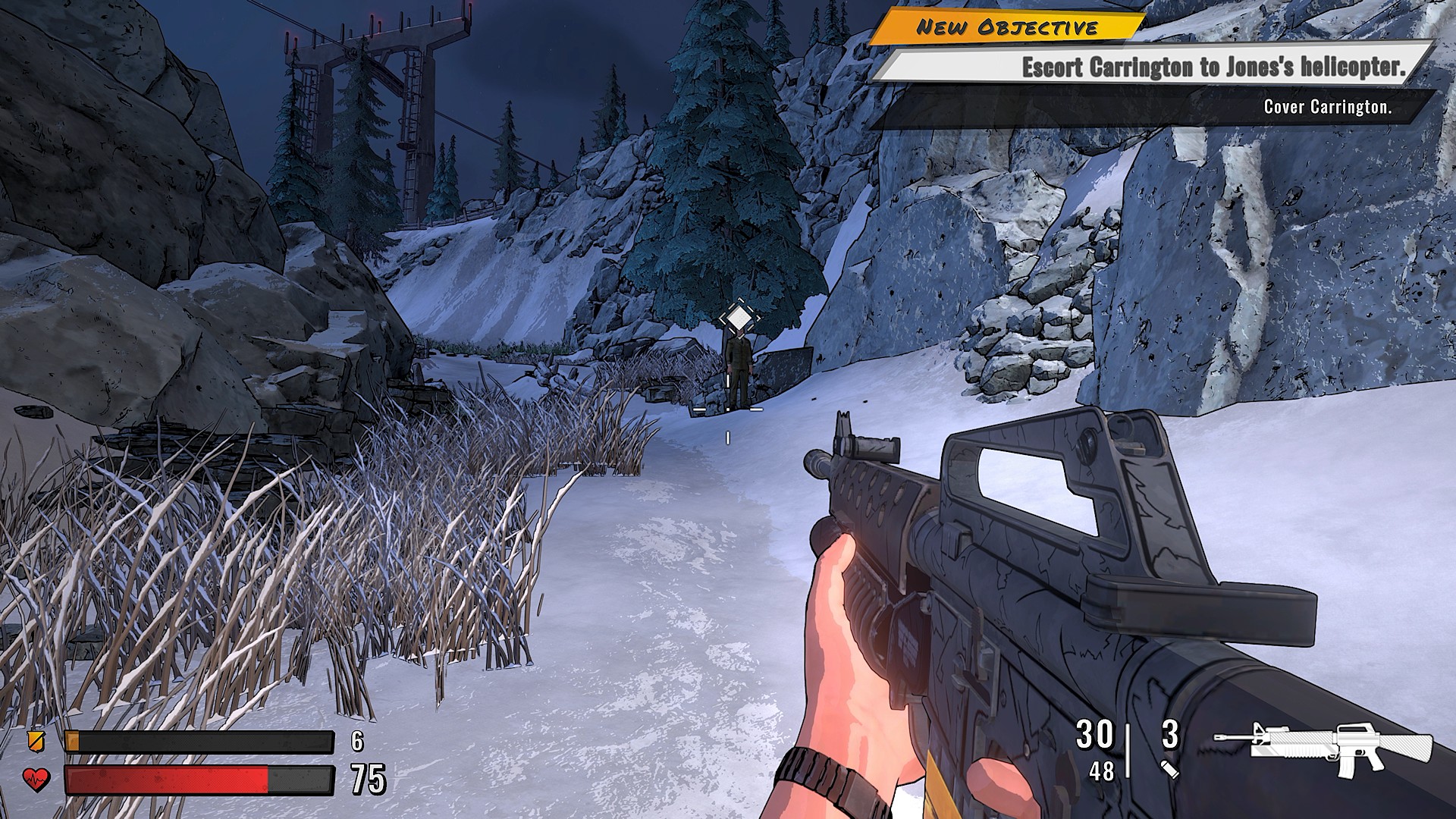Select the white assault rifle weapon icon

point(1323,747)
